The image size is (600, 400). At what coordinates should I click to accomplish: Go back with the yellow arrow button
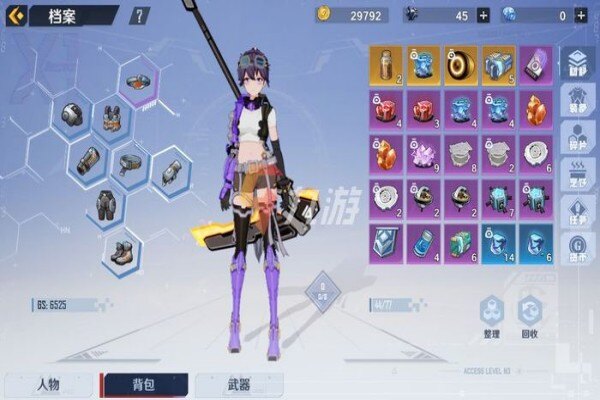(15, 15)
